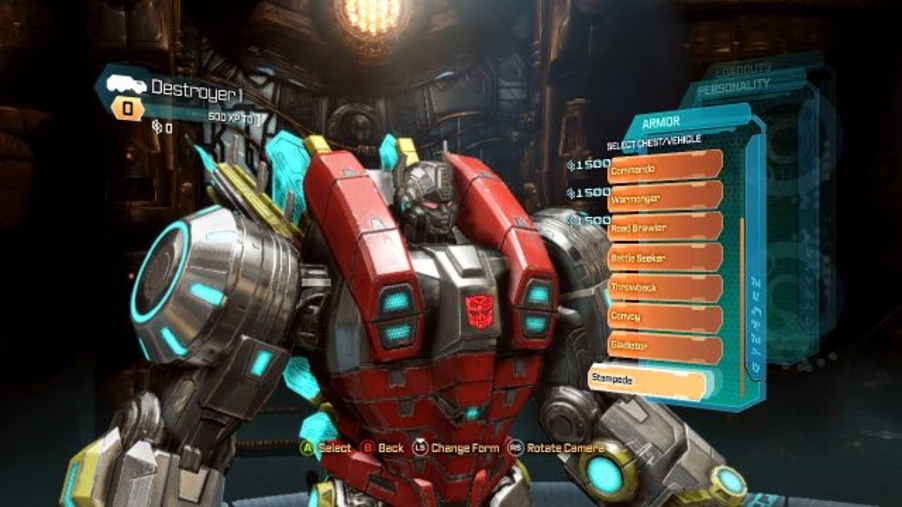Pick the Gladiator chest option

pyautogui.click(x=665, y=348)
